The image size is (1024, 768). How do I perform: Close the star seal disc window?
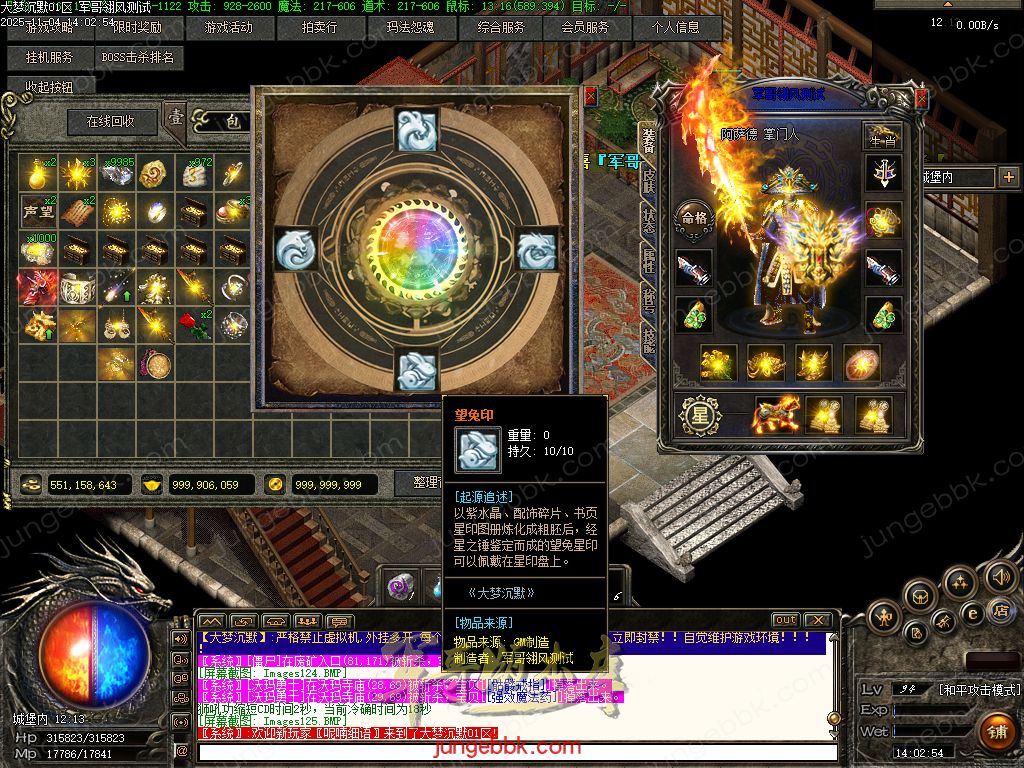tap(590, 96)
